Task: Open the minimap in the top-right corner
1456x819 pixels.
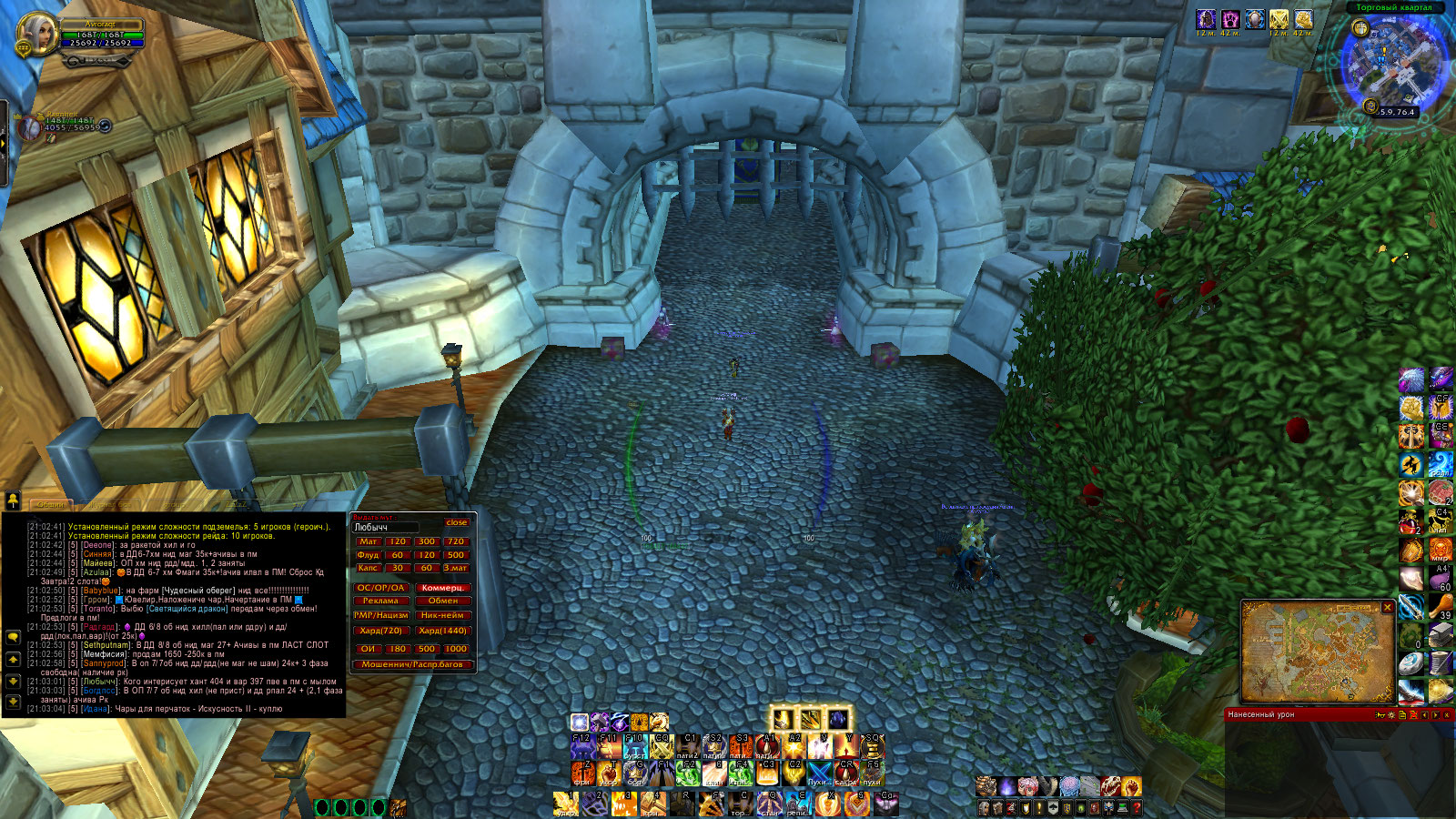Action: click(x=1392, y=64)
